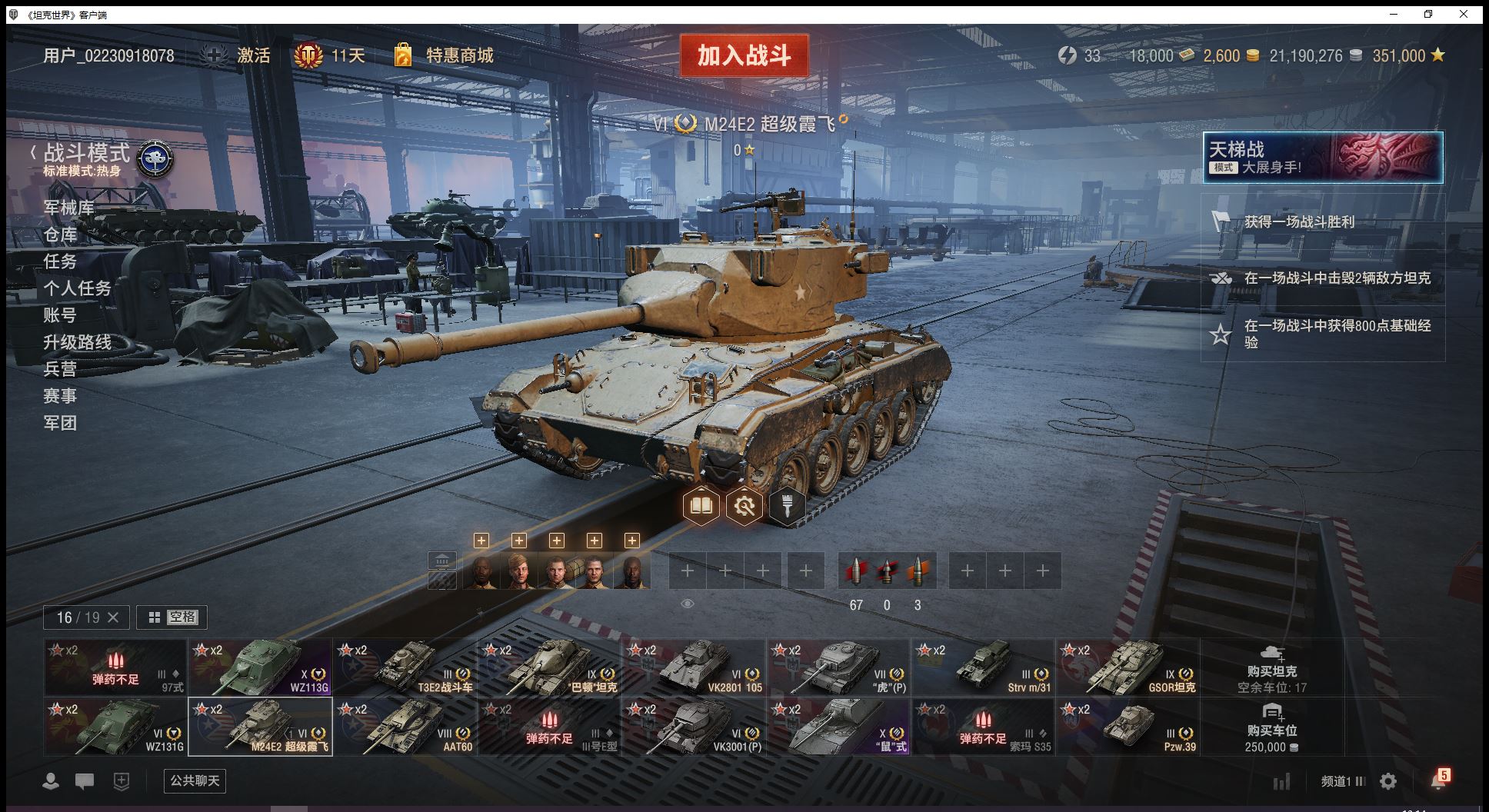The width and height of the screenshot is (1489, 812).
Task: Open vehicle research wrench-gear hexagon icon
Action: (744, 506)
